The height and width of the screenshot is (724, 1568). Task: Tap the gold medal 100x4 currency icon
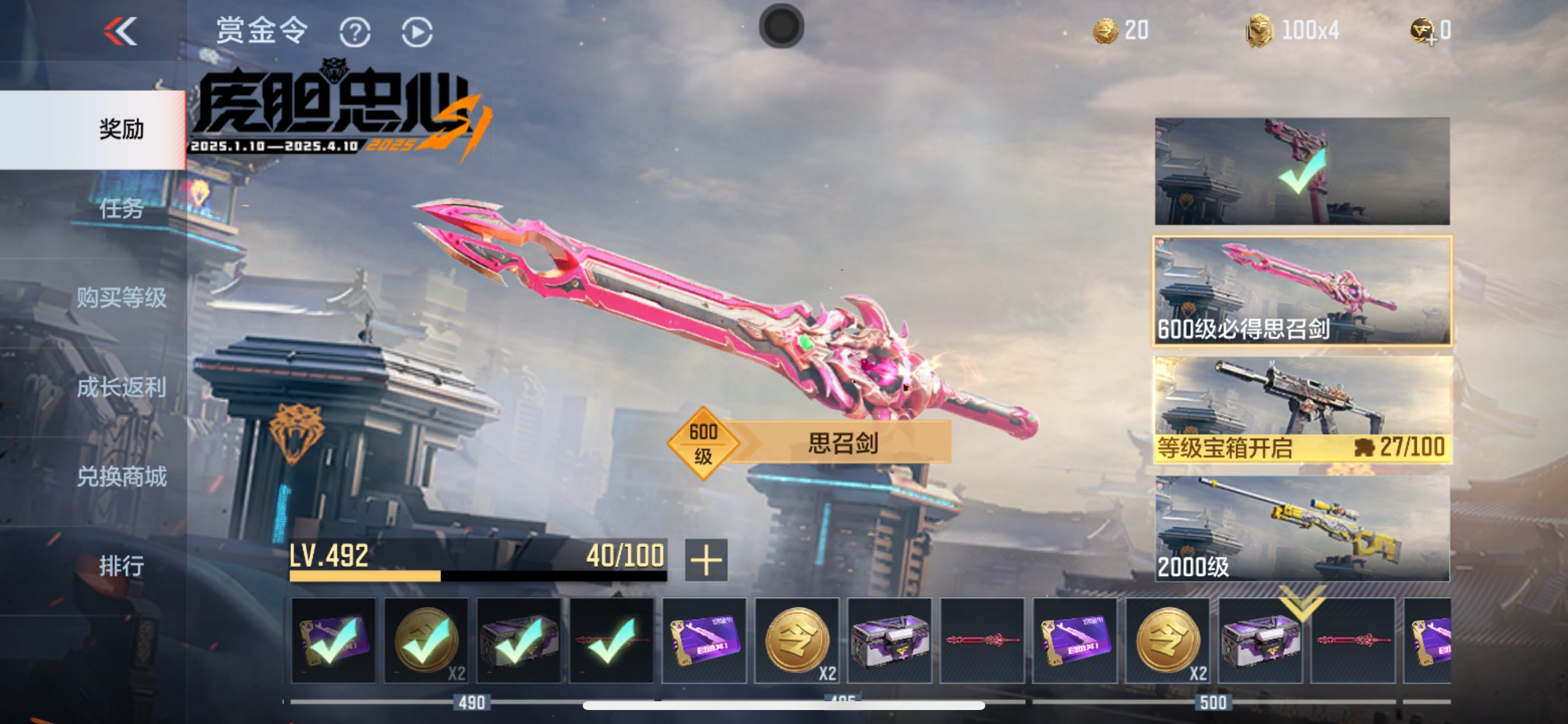pyautogui.click(x=1259, y=31)
